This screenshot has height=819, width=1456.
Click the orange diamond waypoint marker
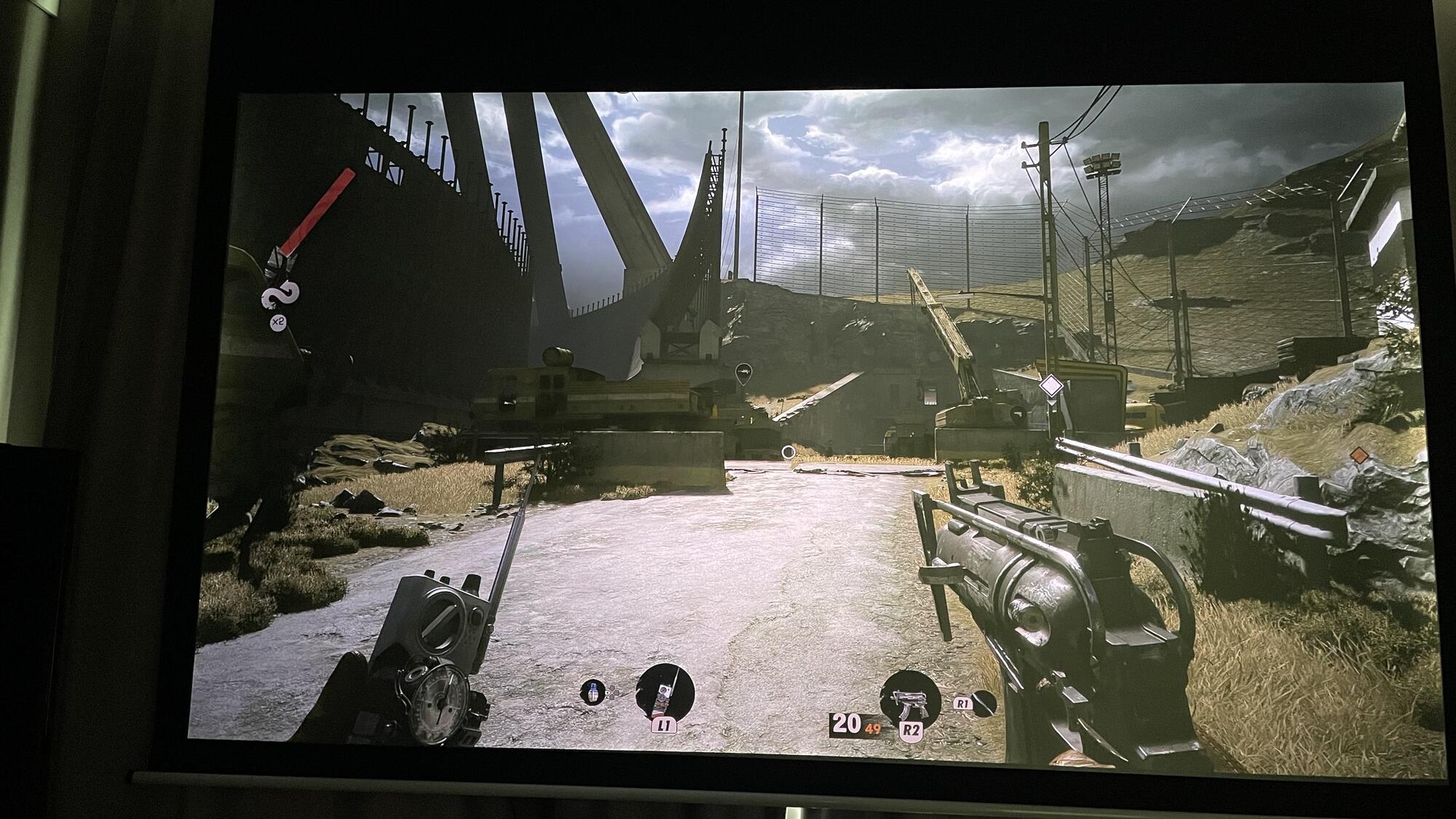pyautogui.click(x=1357, y=455)
